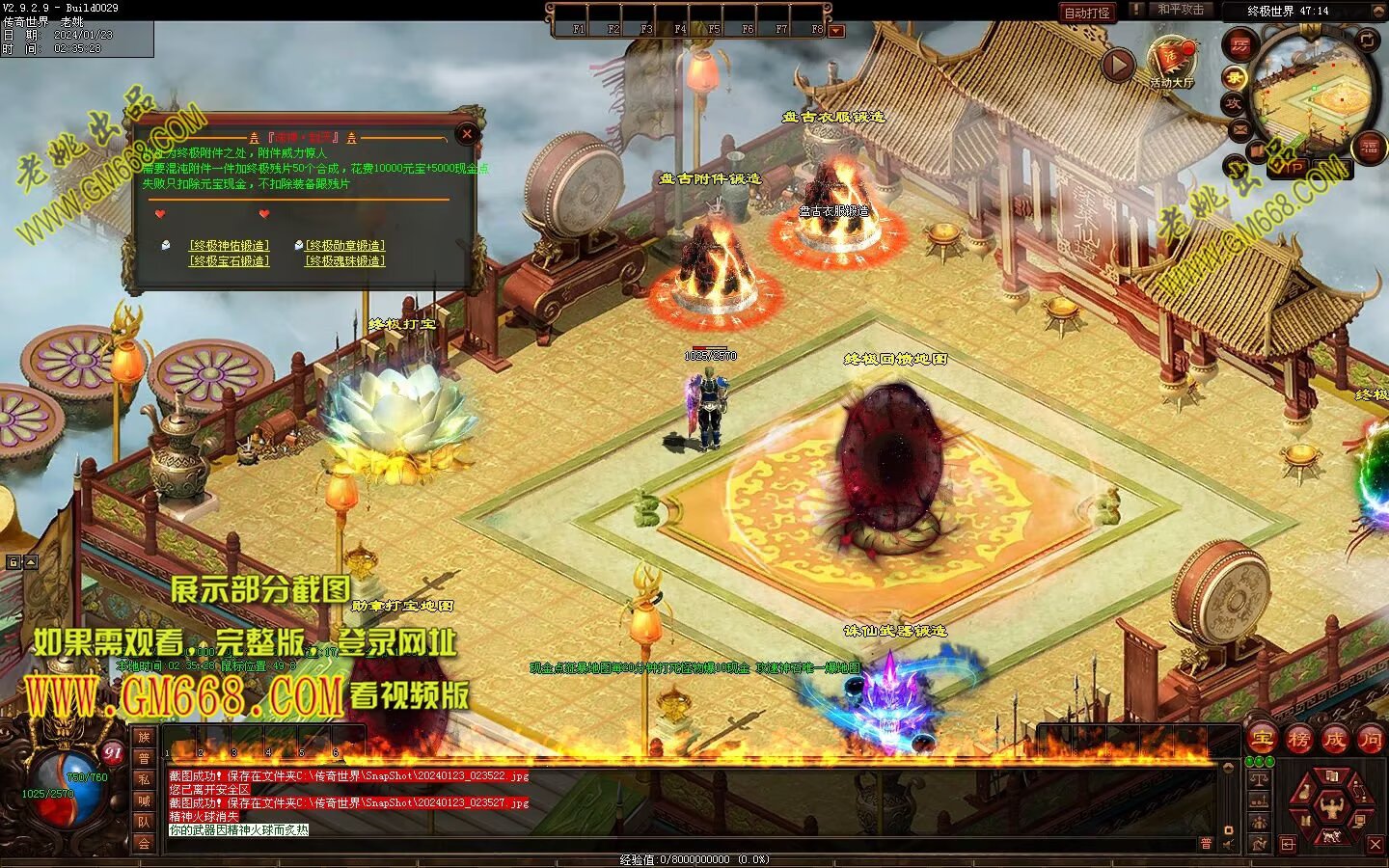Viewport: 1389px width, 868px height.
Task: Switch to the 队 team chat channel
Action: click(144, 822)
